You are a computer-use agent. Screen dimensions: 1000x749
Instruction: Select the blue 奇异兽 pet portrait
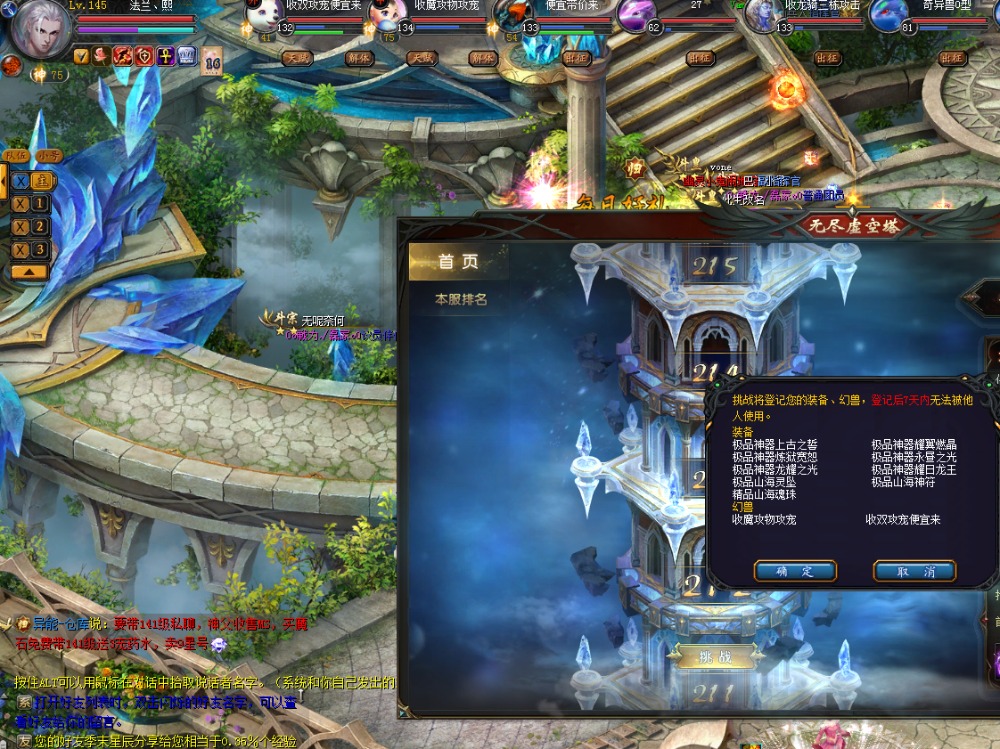click(887, 15)
